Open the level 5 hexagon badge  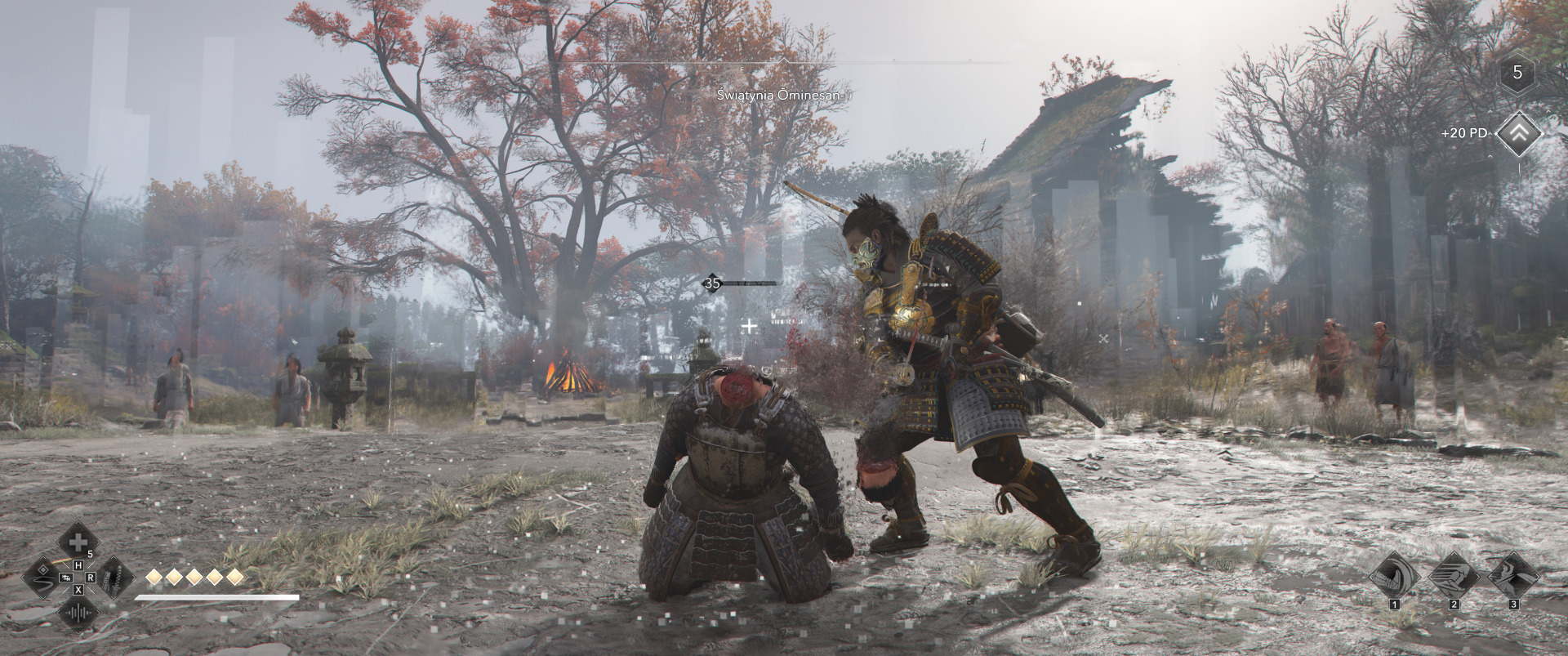pyautogui.click(x=1517, y=73)
